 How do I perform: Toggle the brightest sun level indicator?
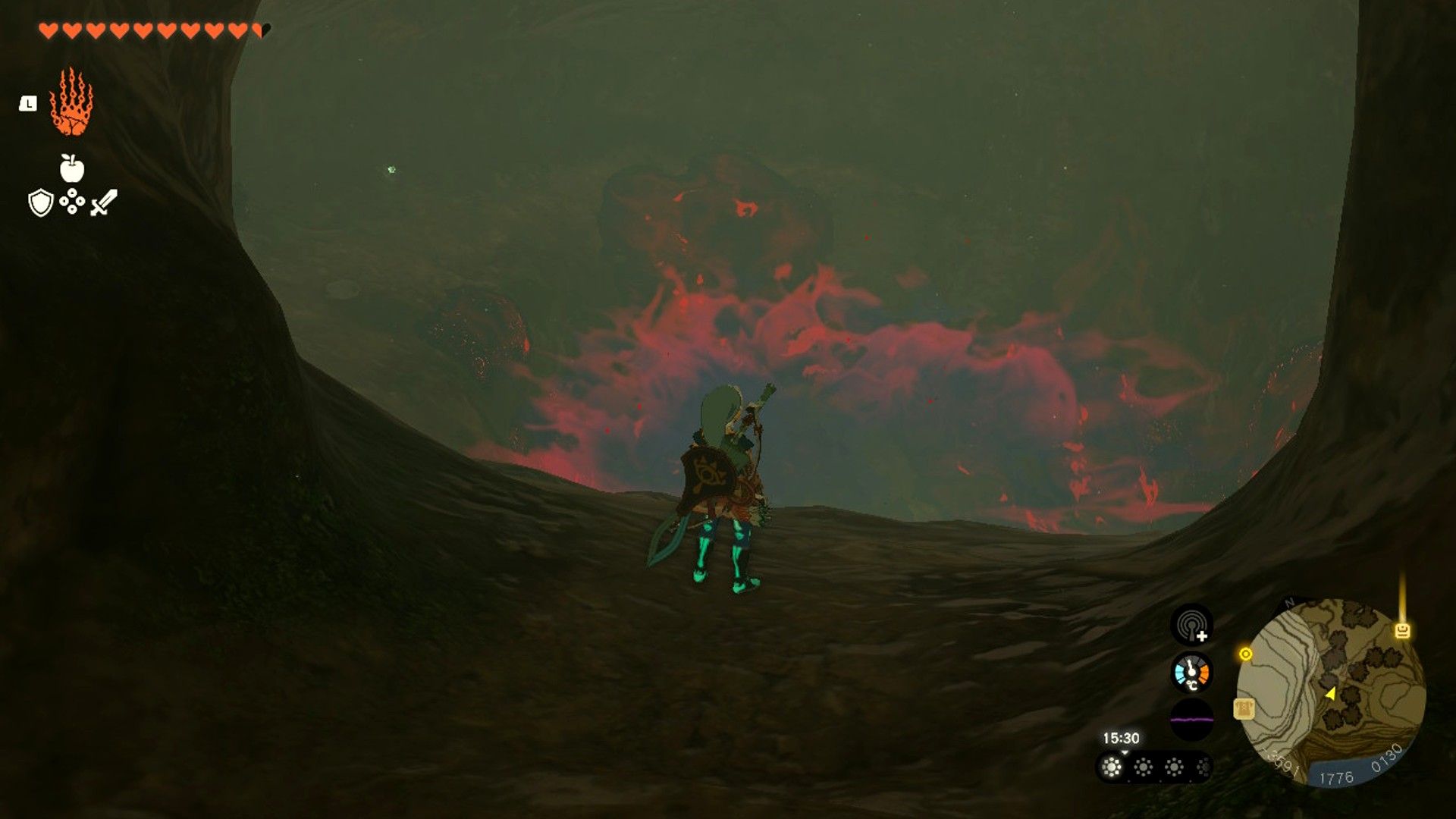pos(1110,768)
